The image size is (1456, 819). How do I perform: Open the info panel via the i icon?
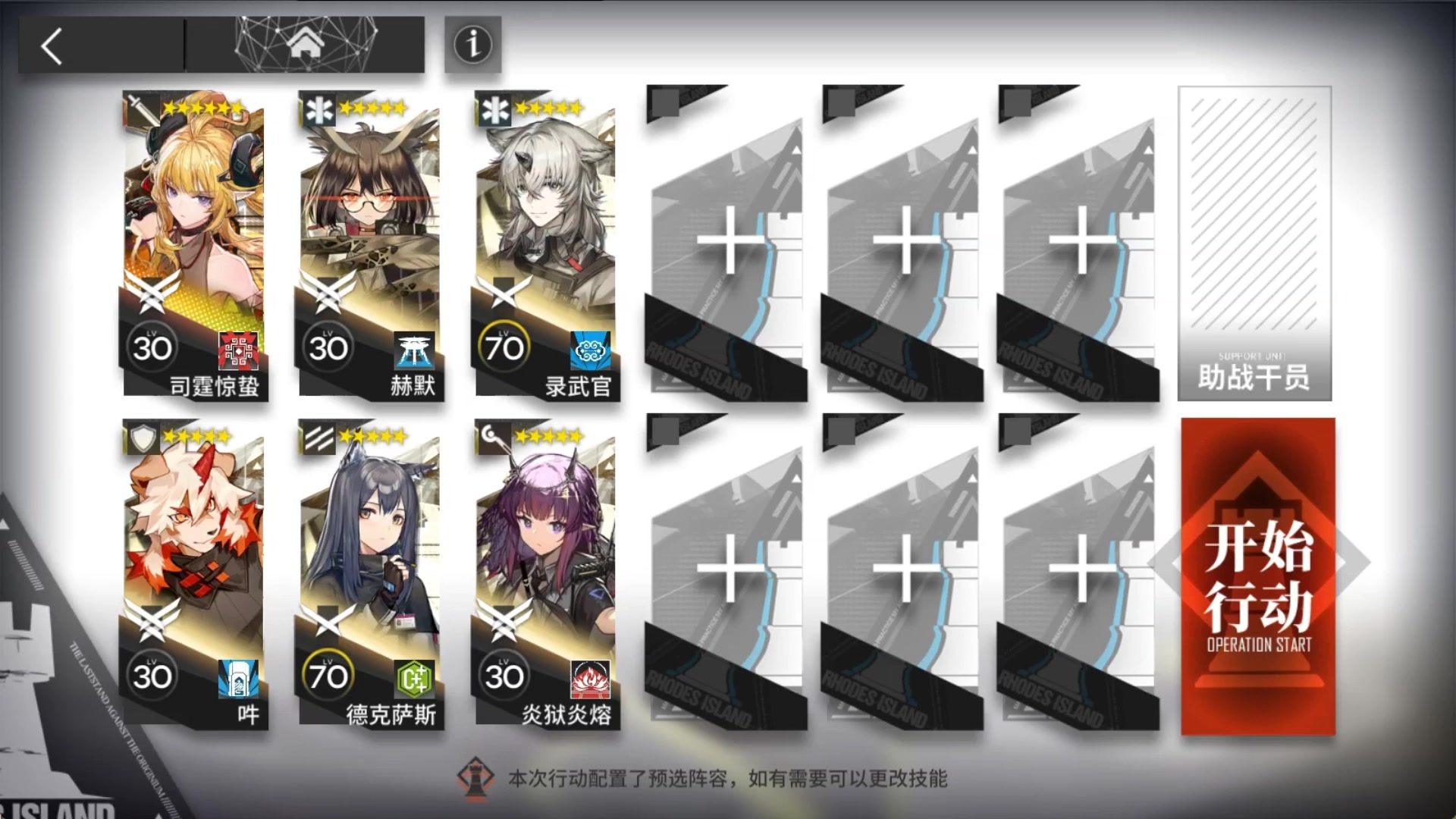click(x=472, y=45)
